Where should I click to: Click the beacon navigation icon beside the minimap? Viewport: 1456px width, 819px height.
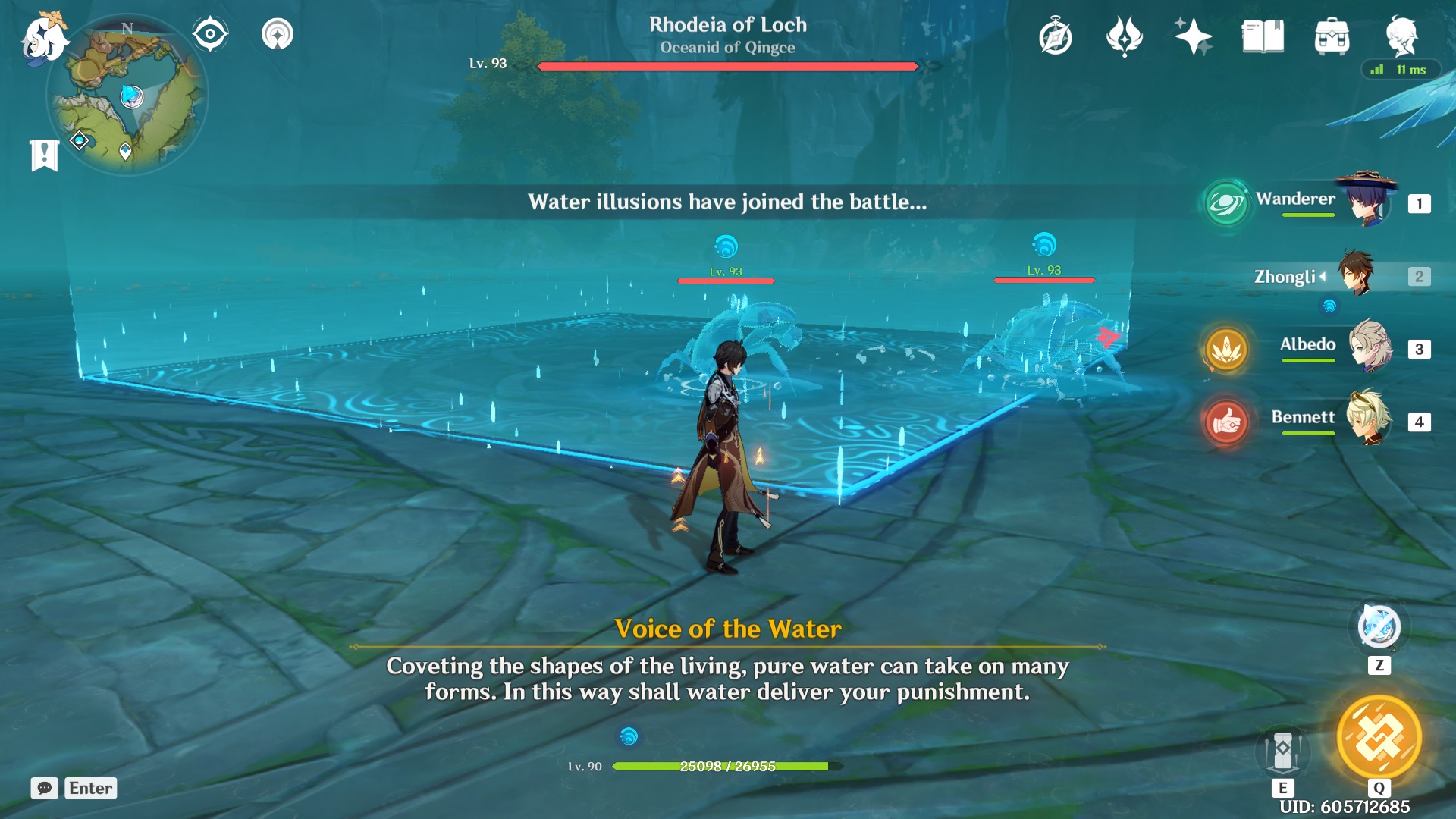(x=277, y=33)
